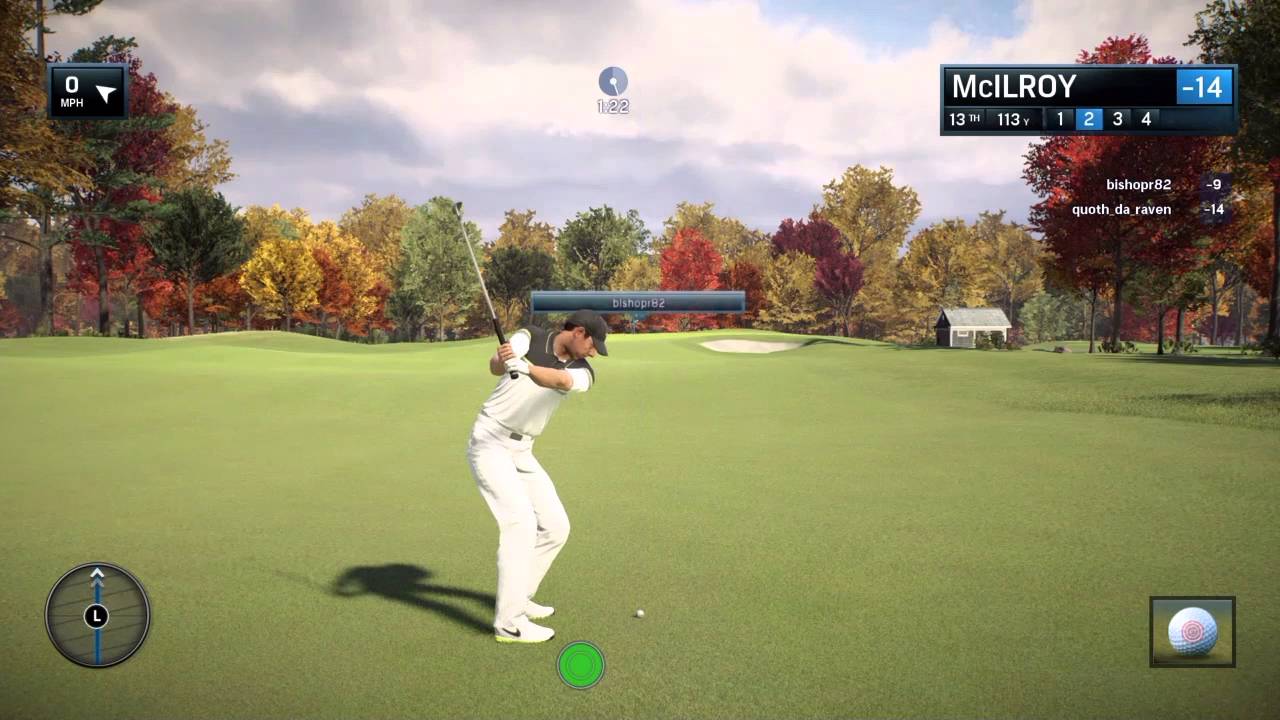Click the bishopr82 nameplate above the fairway

pyautogui.click(x=638, y=302)
